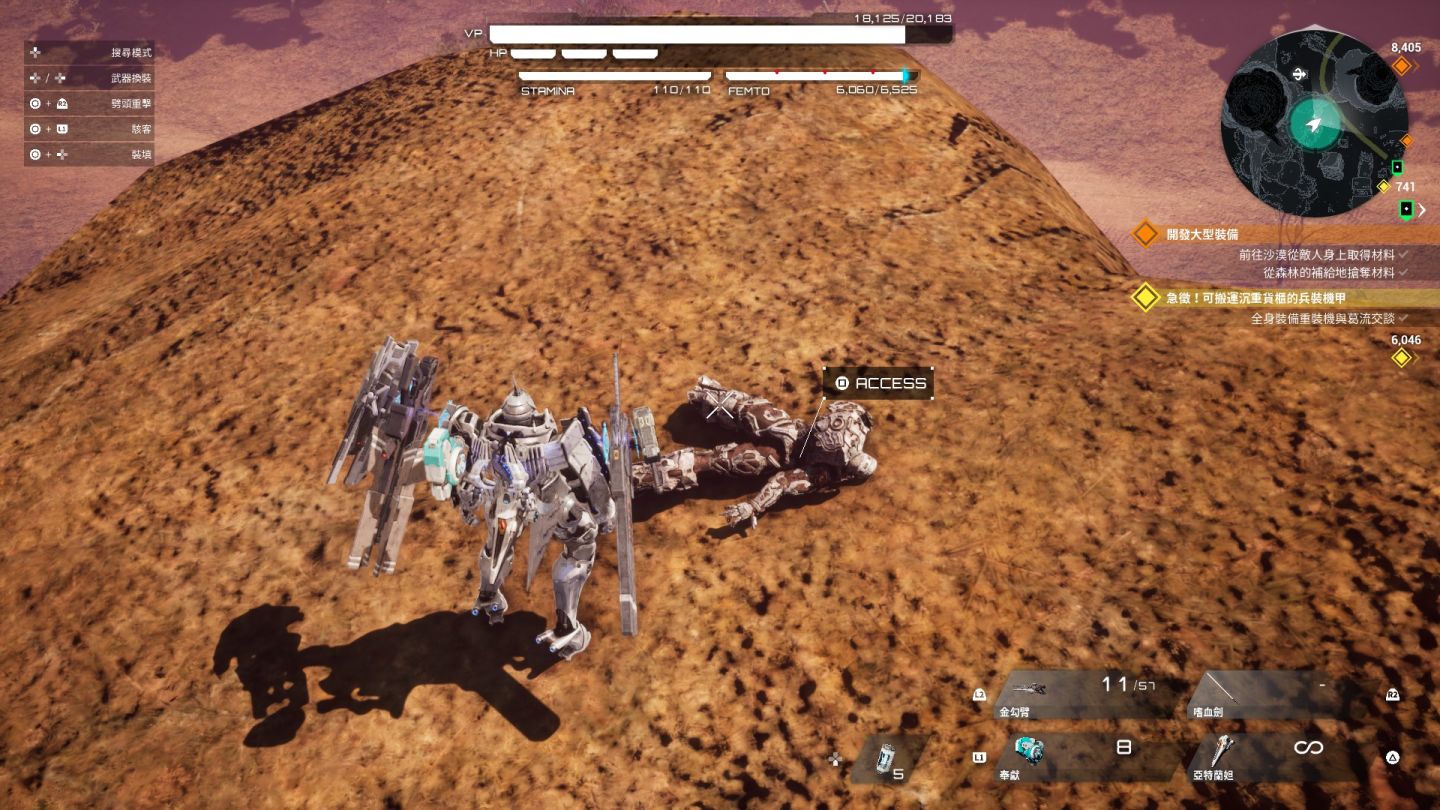Click the orange 8,405 distance waypoint marker
The height and width of the screenshot is (810, 1440).
1402,66
